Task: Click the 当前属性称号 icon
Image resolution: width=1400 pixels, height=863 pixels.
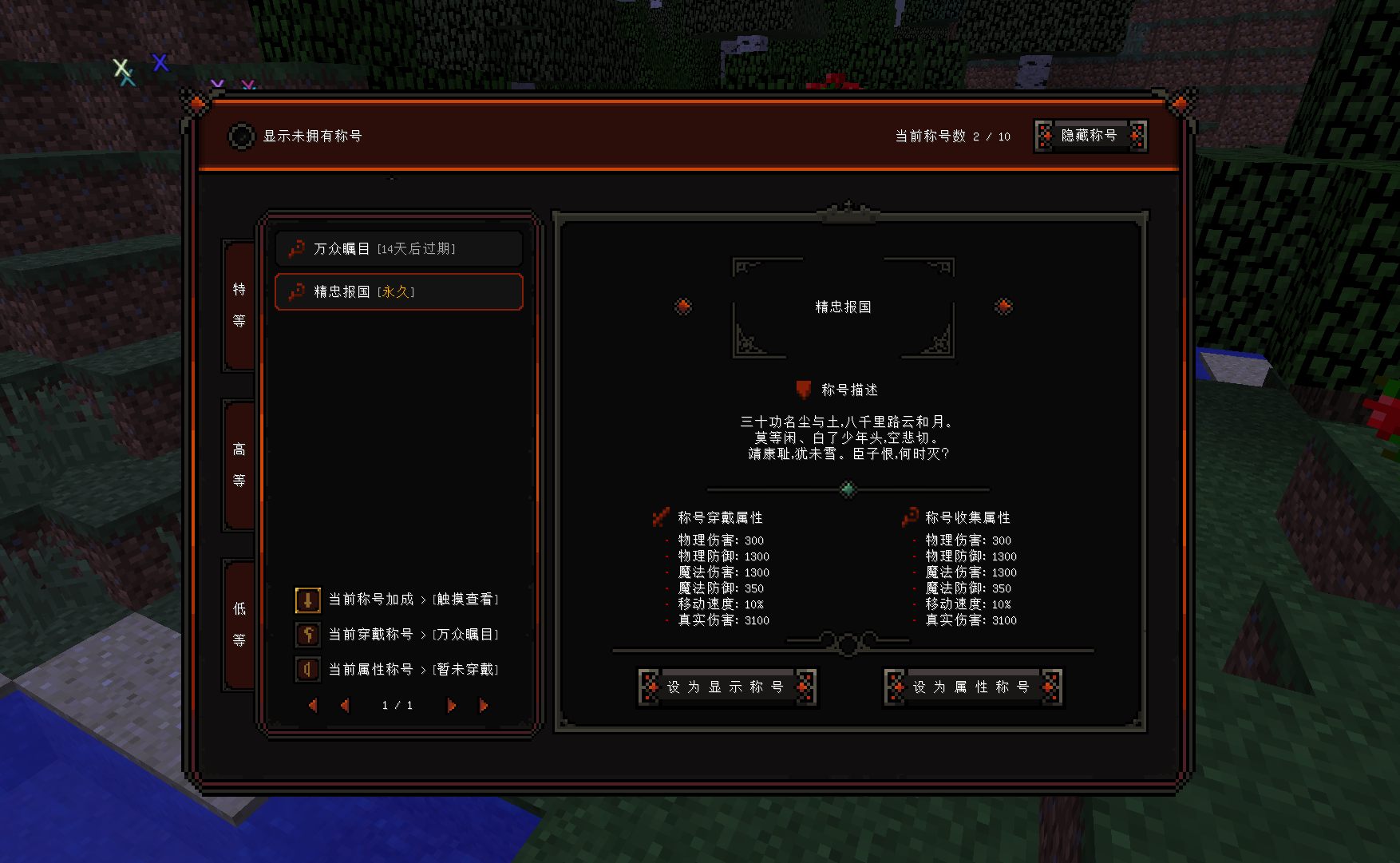Action: pyautogui.click(x=308, y=670)
